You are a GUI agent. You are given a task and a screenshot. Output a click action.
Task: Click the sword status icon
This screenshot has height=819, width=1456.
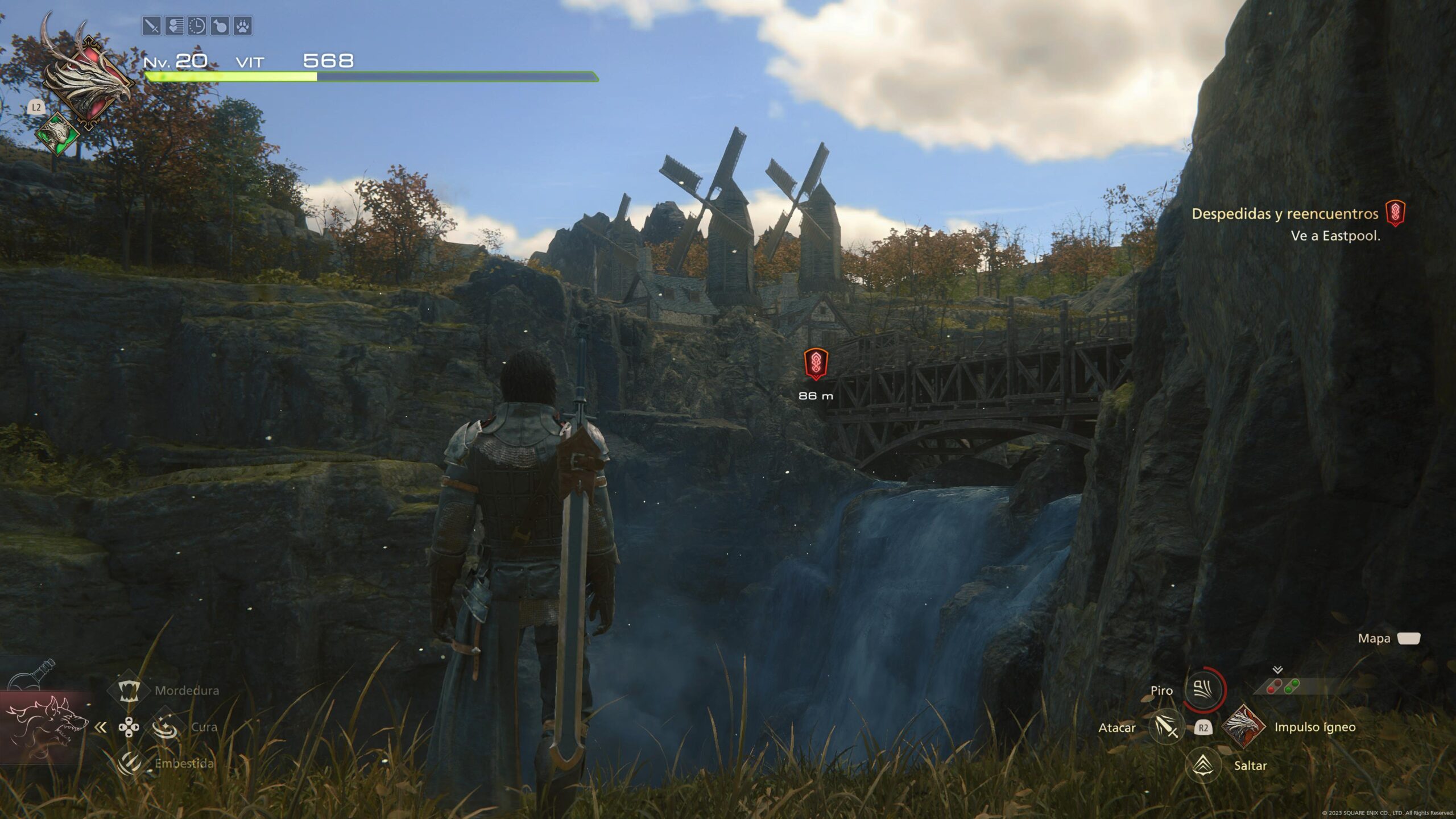151,26
